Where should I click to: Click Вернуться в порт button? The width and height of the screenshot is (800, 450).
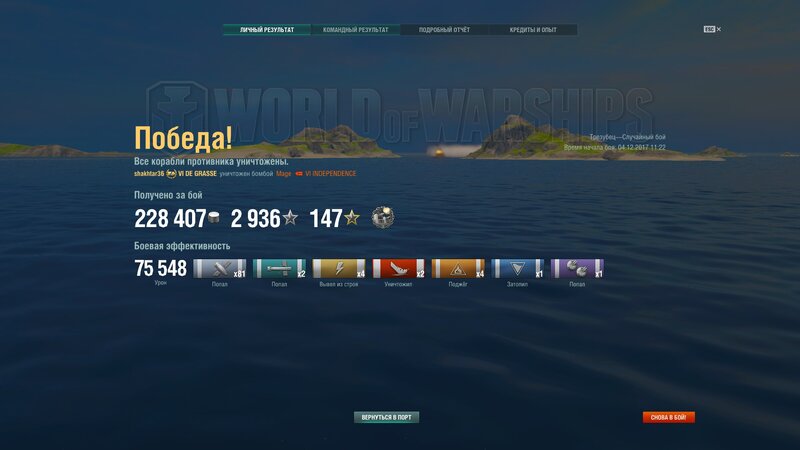(387, 417)
